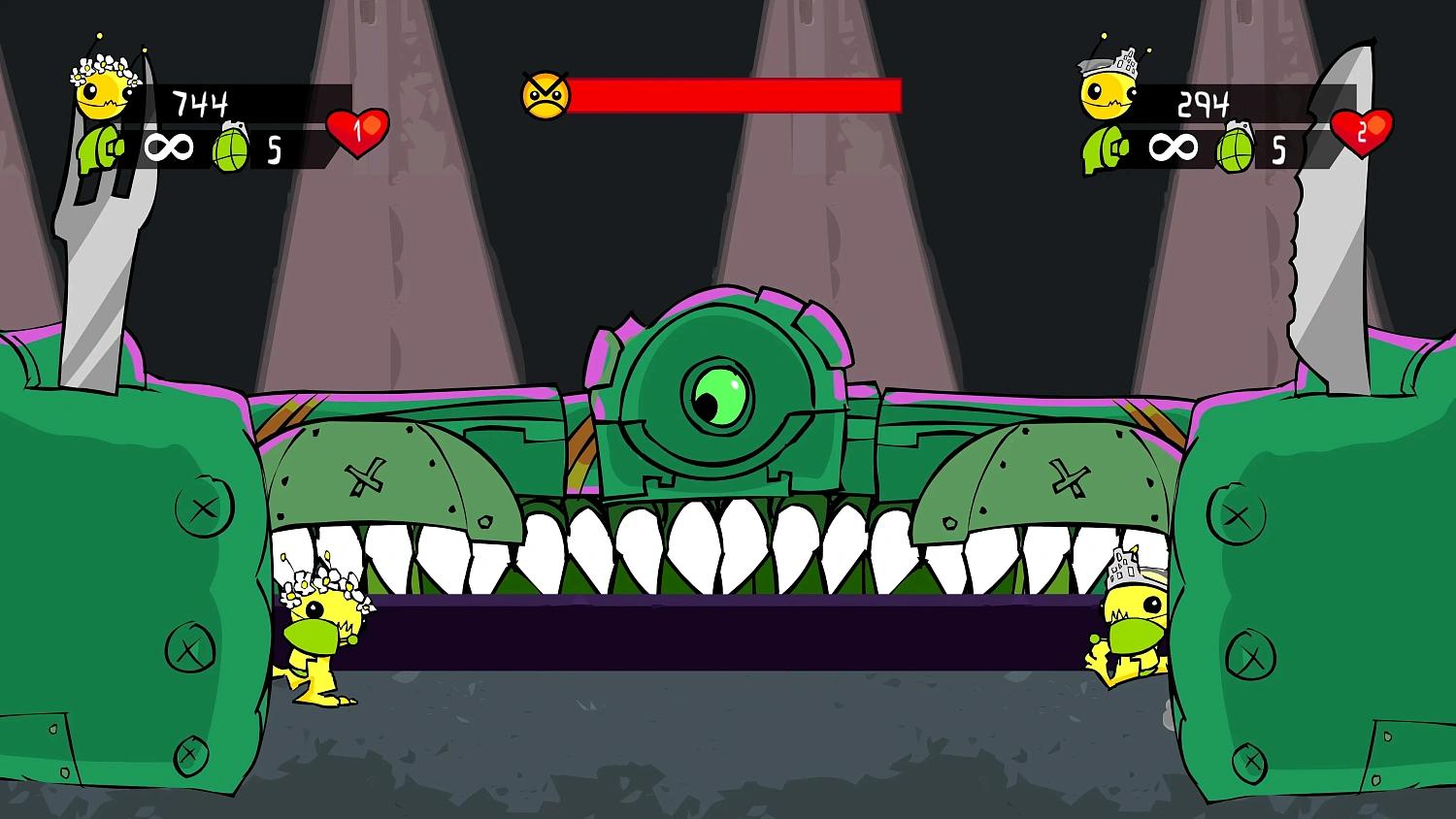Select the right player's grenade icon

(x=1236, y=147)
